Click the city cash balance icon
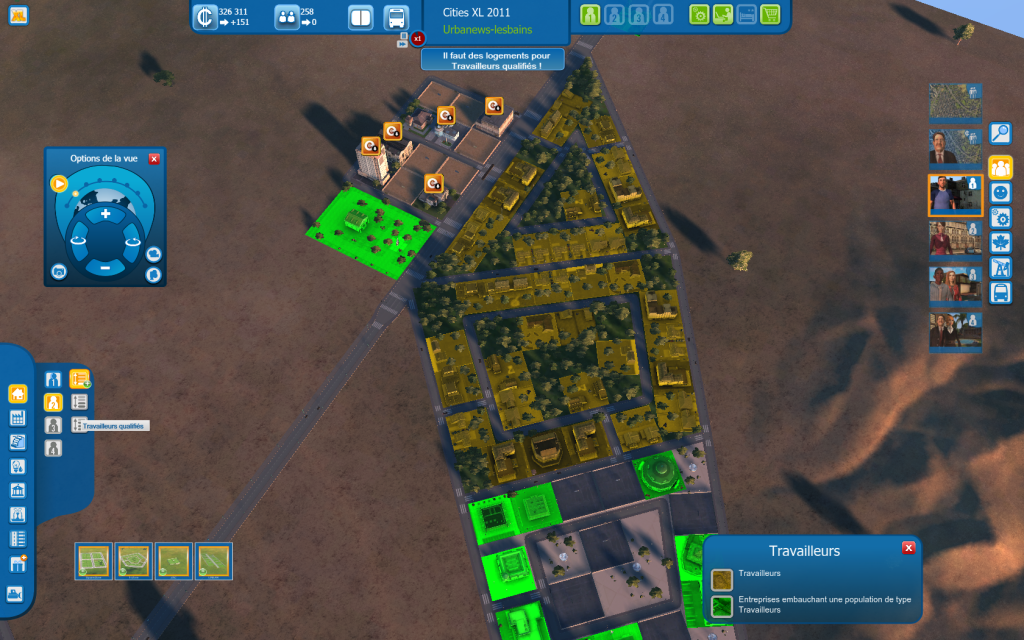Viewport: 1024px width, 640px height. 205,17
